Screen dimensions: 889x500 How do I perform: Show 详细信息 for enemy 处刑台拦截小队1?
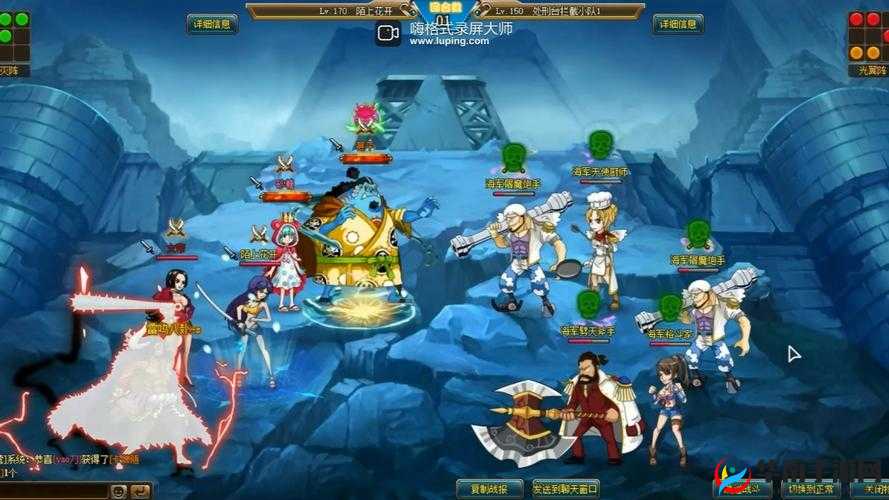click(x=677, y=24)
